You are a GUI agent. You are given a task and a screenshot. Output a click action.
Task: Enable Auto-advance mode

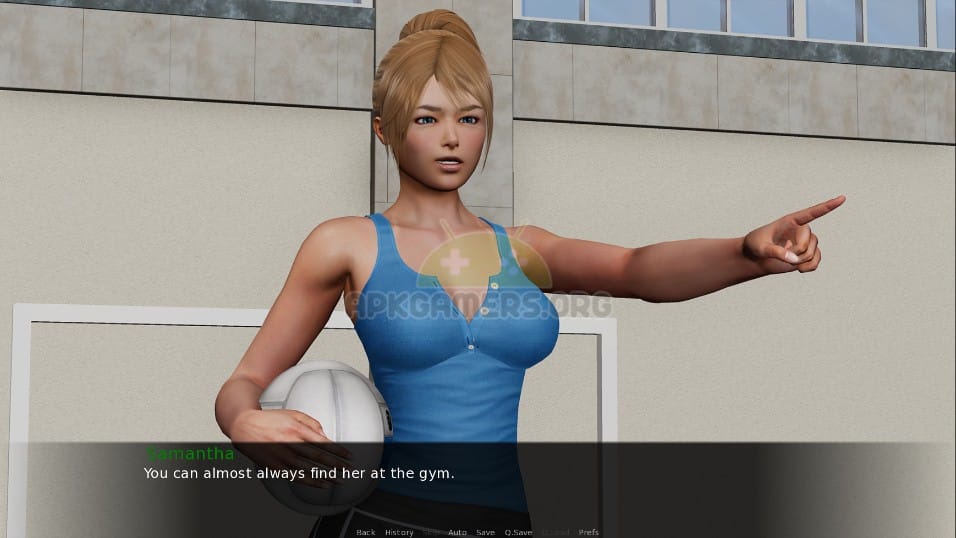pyautogui.click(x=457, y=532)
